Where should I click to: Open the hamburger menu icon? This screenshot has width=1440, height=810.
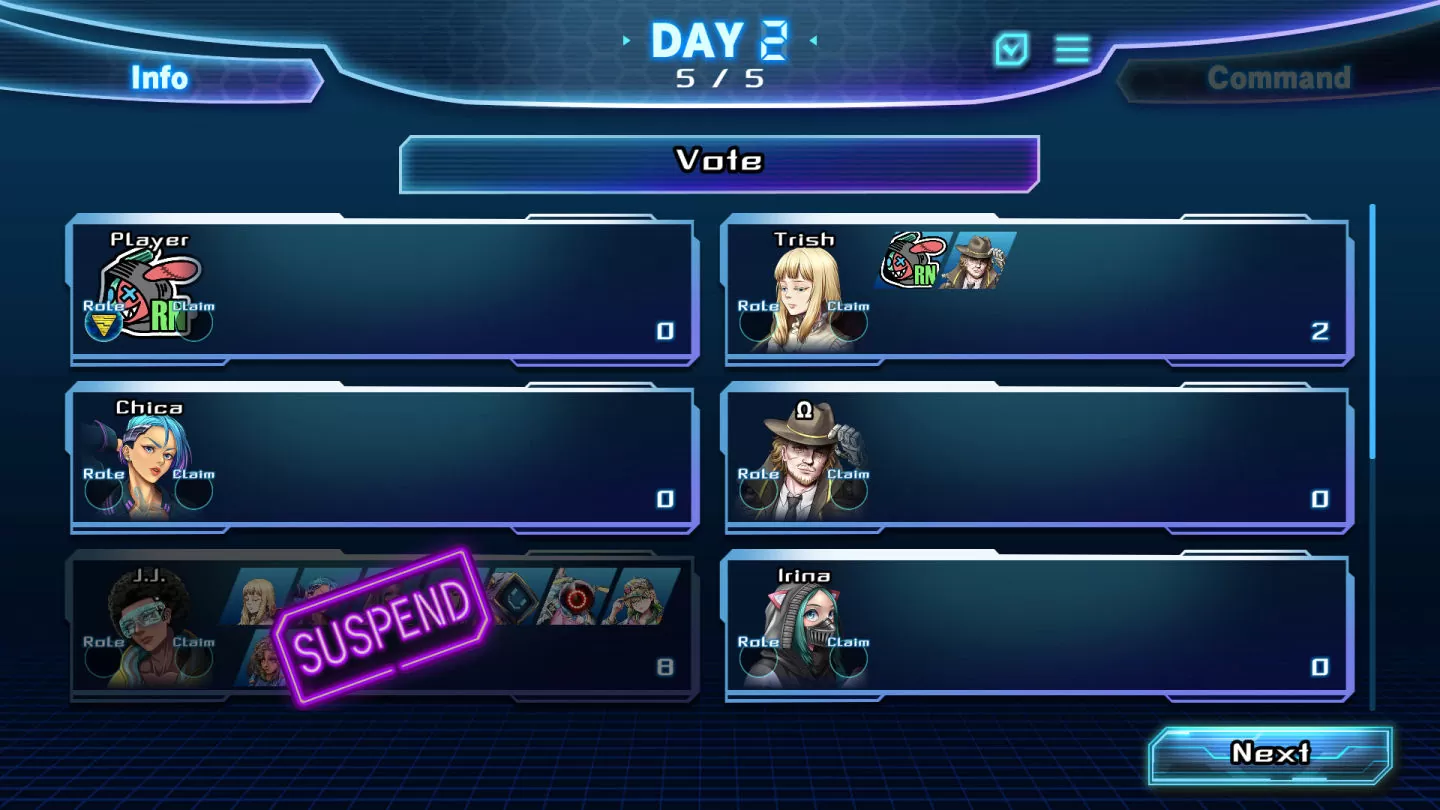coord(1073,49)
